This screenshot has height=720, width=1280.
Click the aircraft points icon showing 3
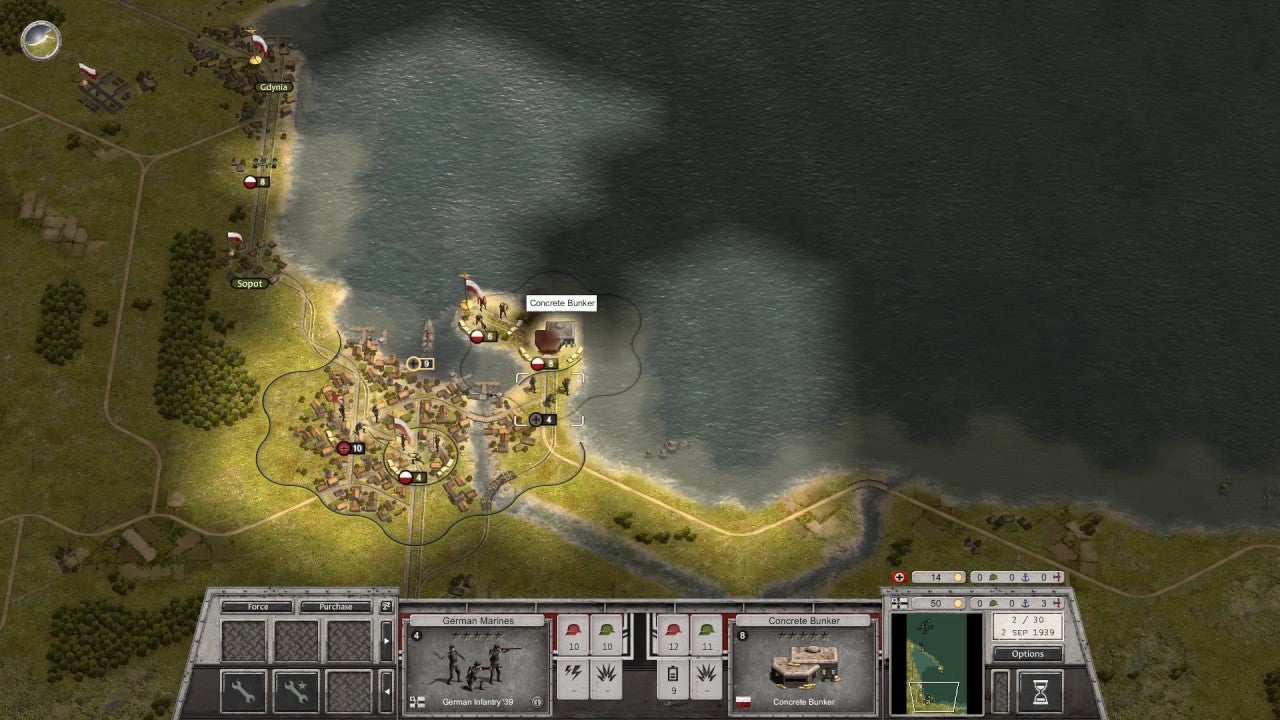(x=1058, y=603)
